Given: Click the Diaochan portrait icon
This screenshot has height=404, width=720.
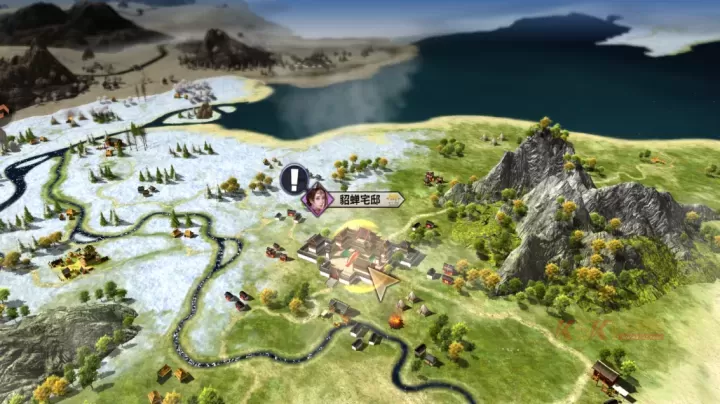Looking at the screenshot, I should (x=319, y=199).
